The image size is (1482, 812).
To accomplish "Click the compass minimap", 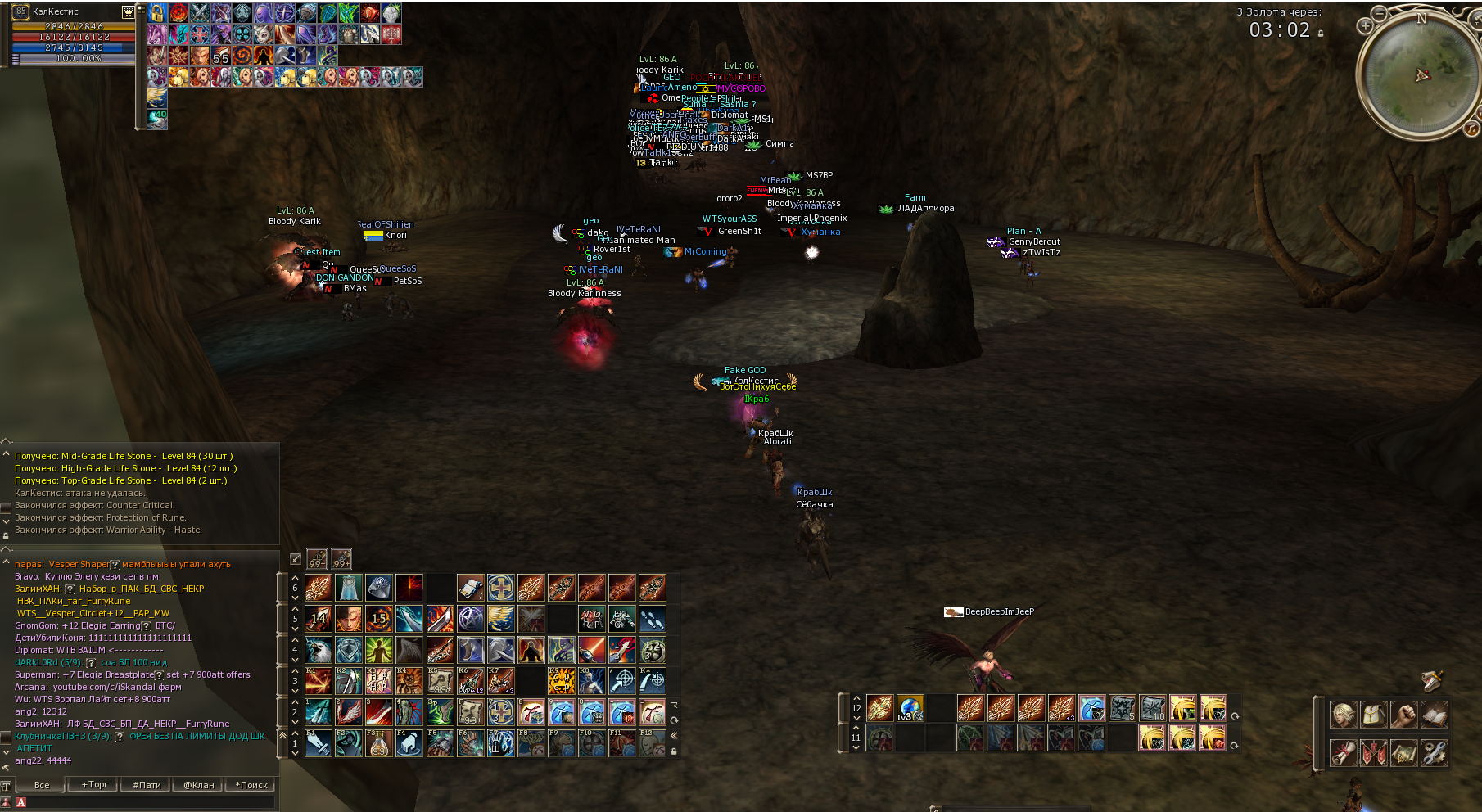I will (1420, 75).
